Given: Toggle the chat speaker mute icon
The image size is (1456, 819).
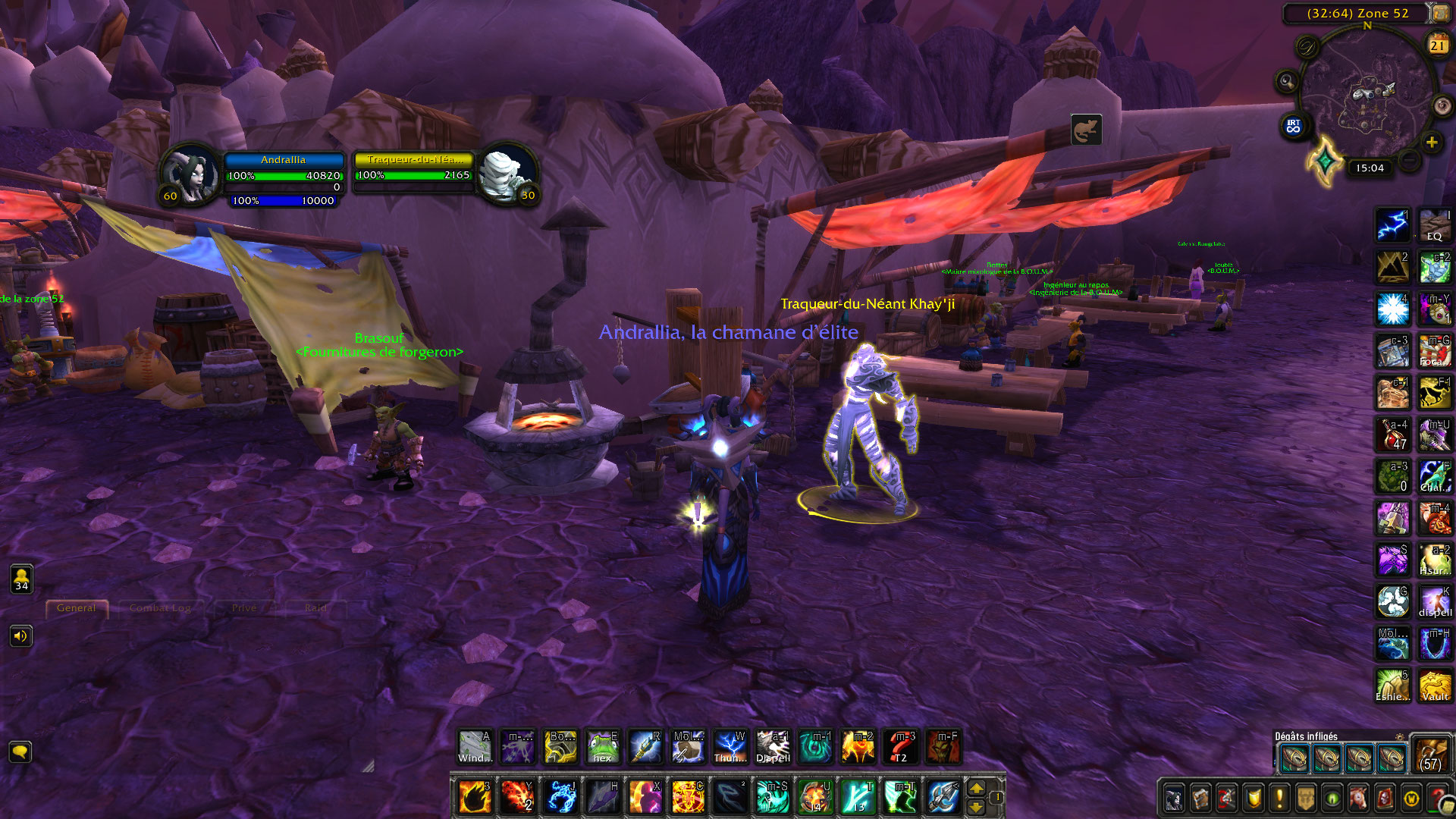Looking at the screenshot, I should 21,636.
